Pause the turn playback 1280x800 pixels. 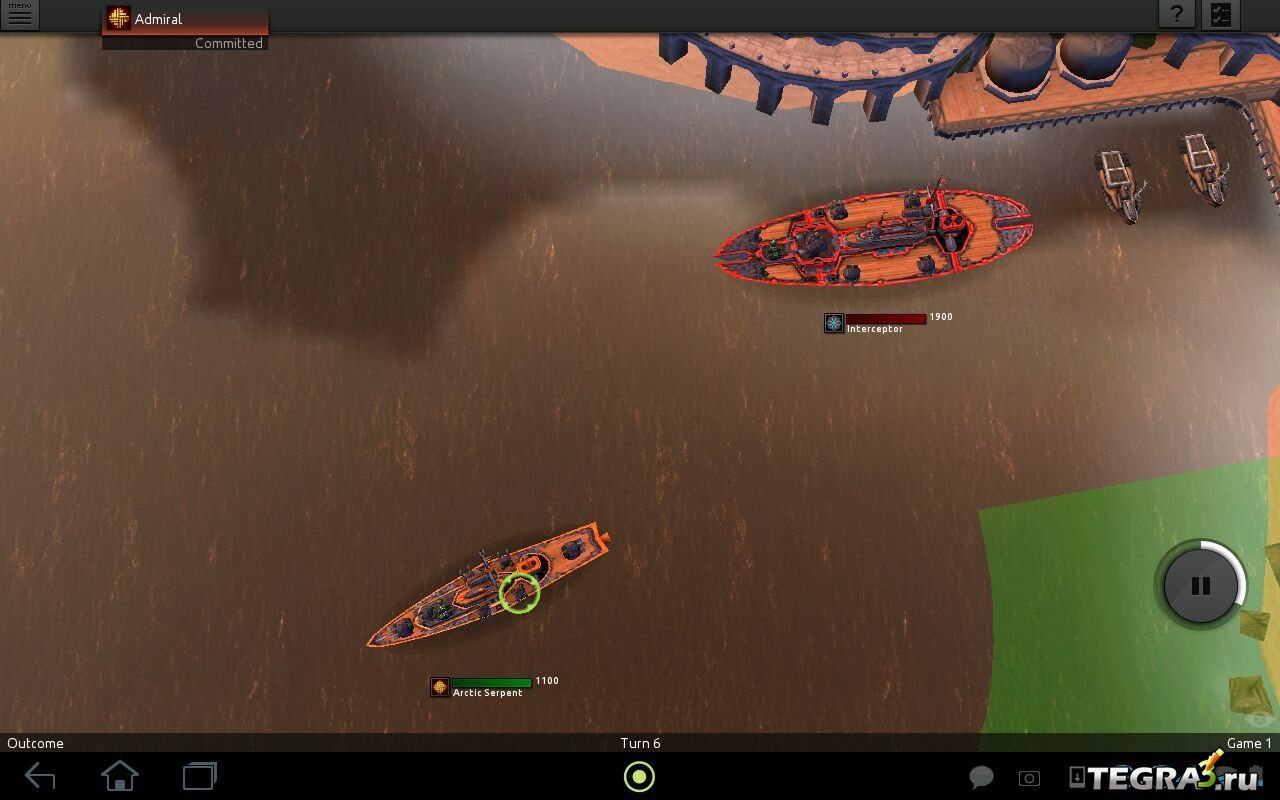(x=1200, y=586)
